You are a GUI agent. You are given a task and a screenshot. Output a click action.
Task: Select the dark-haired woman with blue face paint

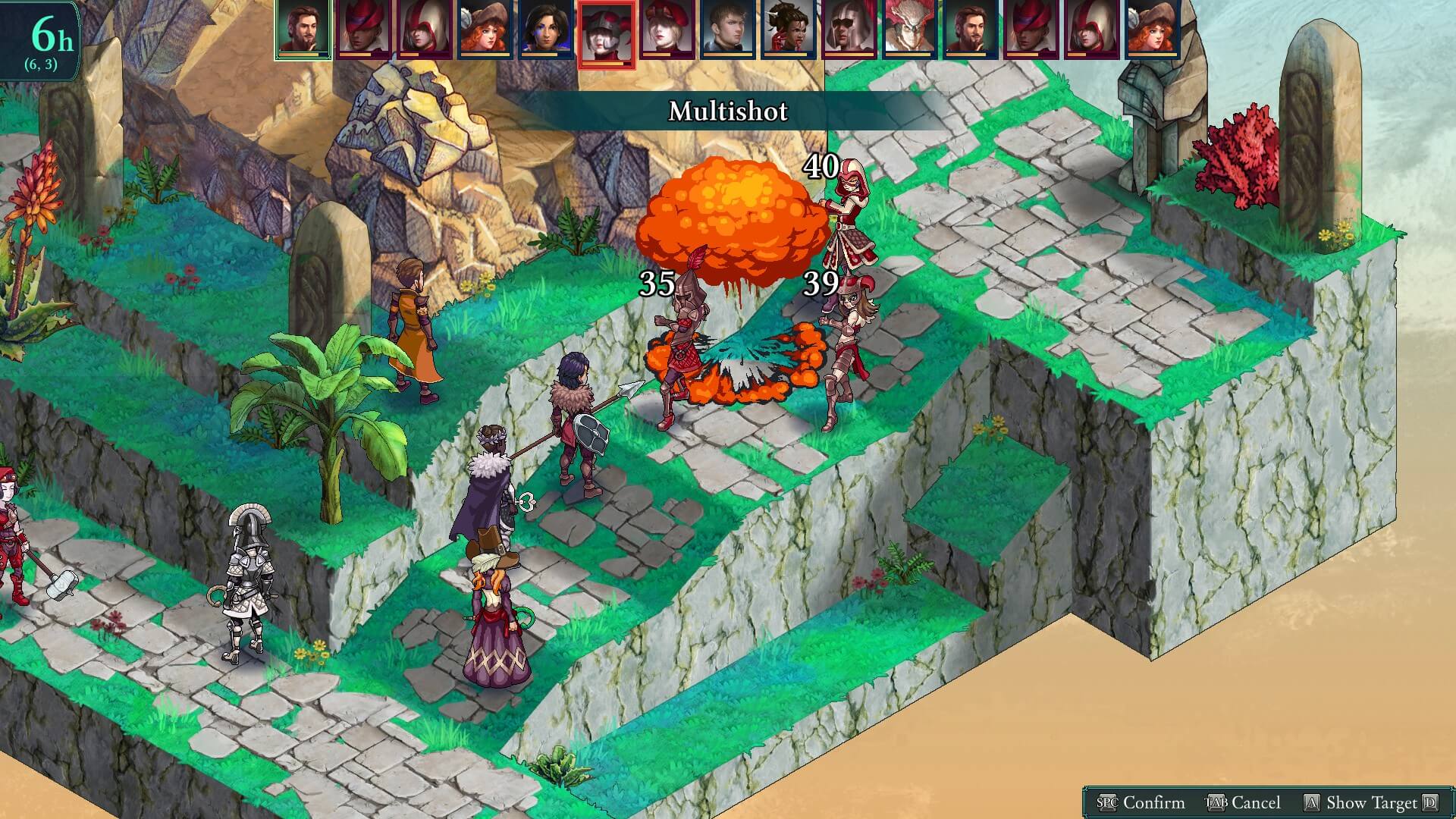(545, 29)
